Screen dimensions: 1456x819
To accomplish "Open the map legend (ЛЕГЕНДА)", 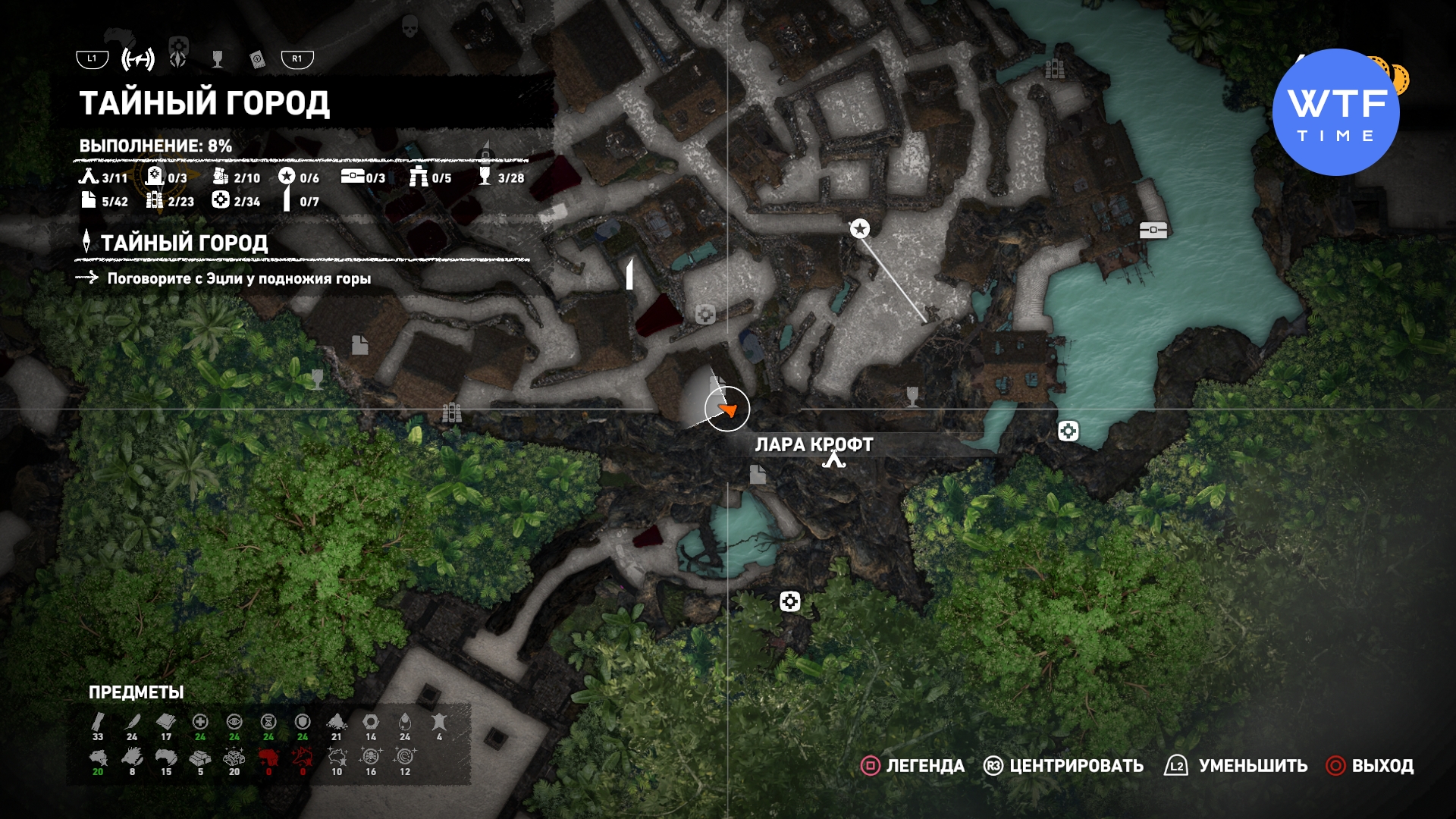I will click(x=912, y=766).
